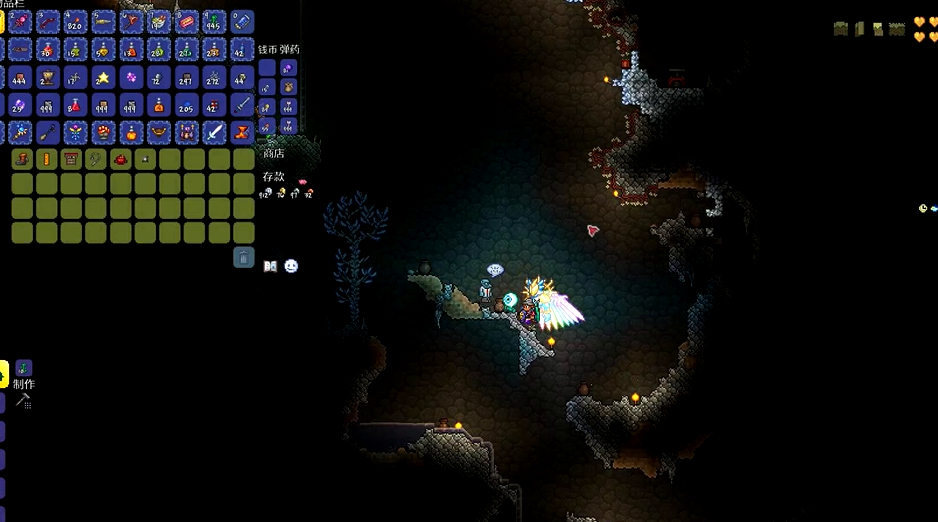938x522 pixels.
Task: Choose the orange vertical bar shop item
Action: coord(46,159)
